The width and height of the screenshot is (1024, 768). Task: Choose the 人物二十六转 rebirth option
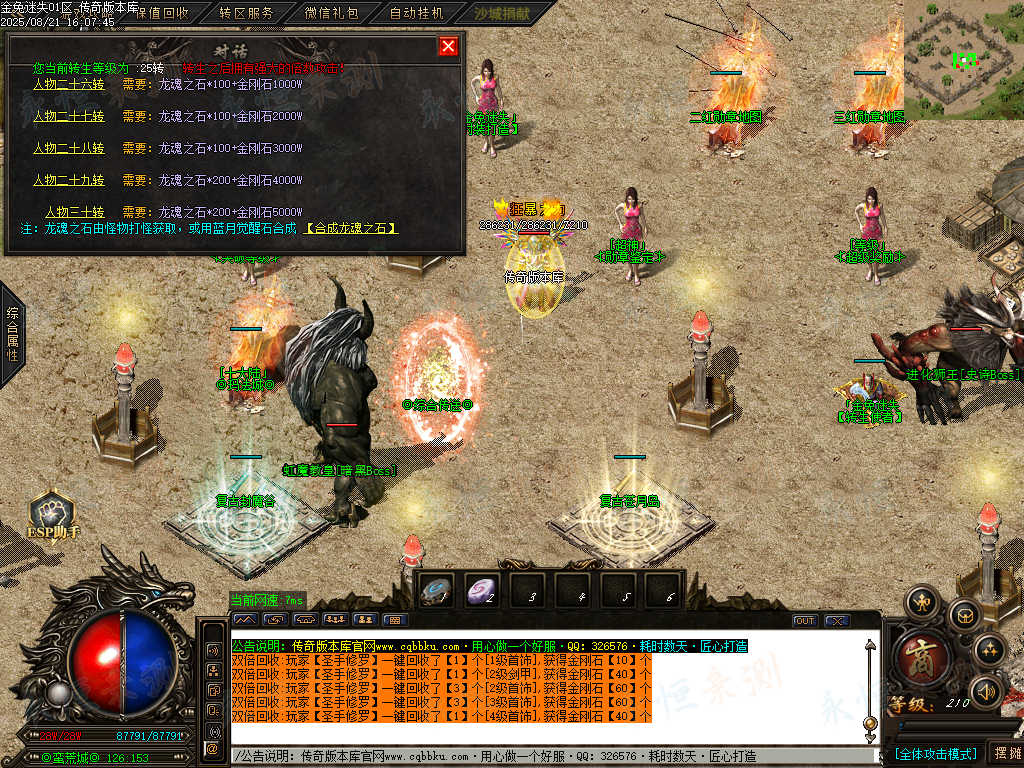coord(69,84)
